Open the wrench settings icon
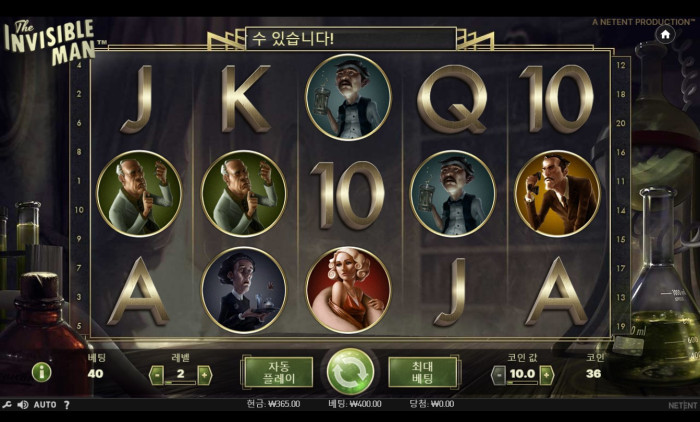This screenshot has height=422, width=700. (7, 405)
